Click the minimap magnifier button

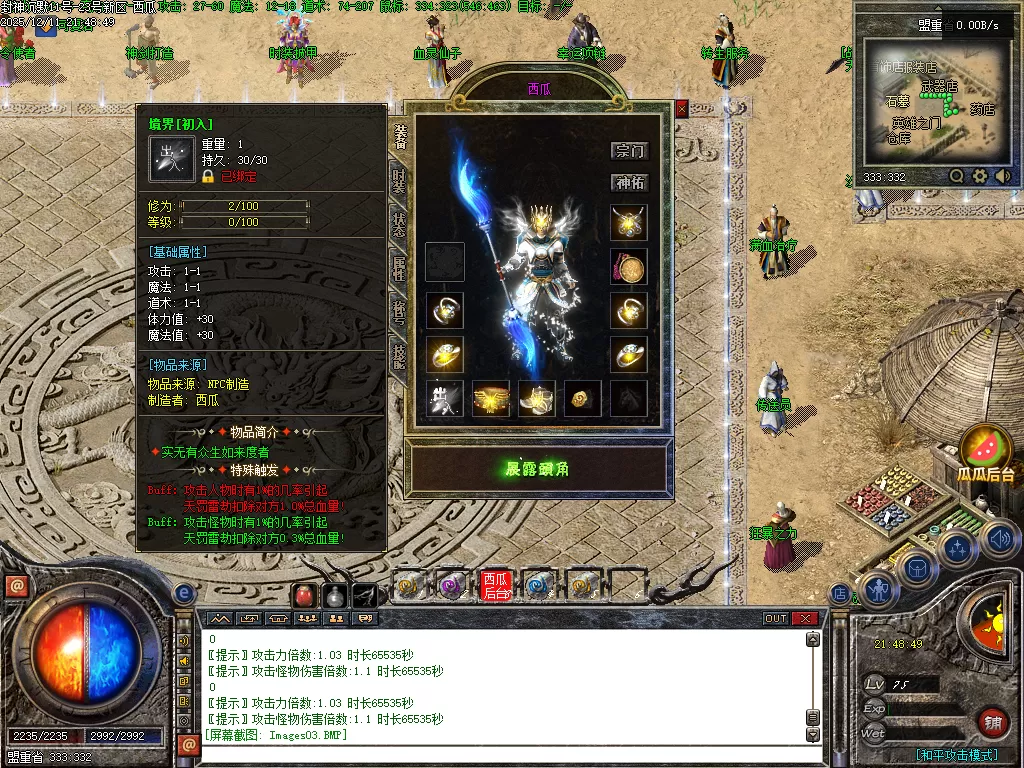(957, 176)
